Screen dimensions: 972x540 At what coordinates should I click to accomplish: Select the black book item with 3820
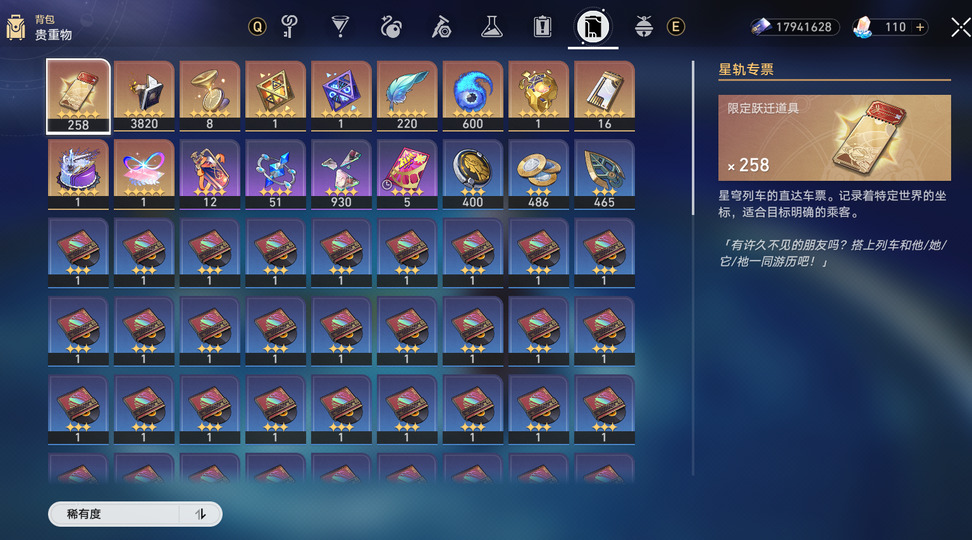click(x=143, y=96)
